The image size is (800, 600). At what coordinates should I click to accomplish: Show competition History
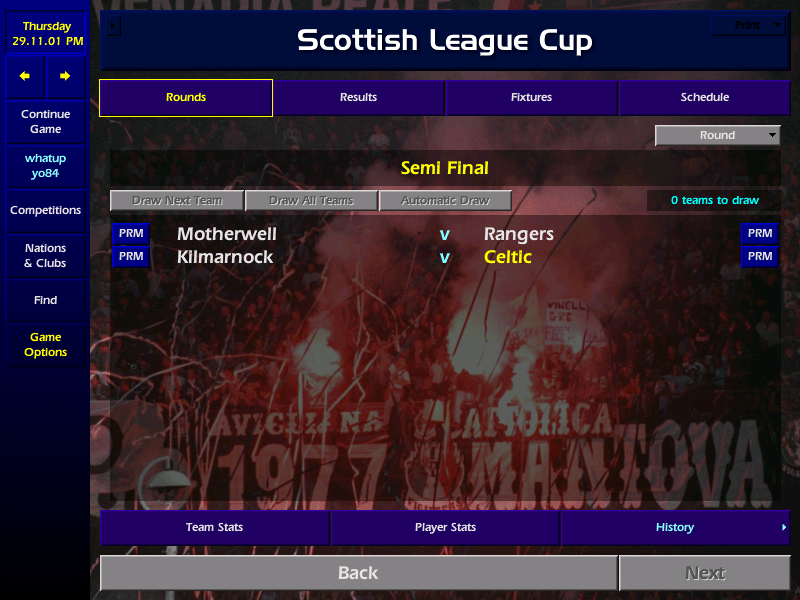pos(675,528)
